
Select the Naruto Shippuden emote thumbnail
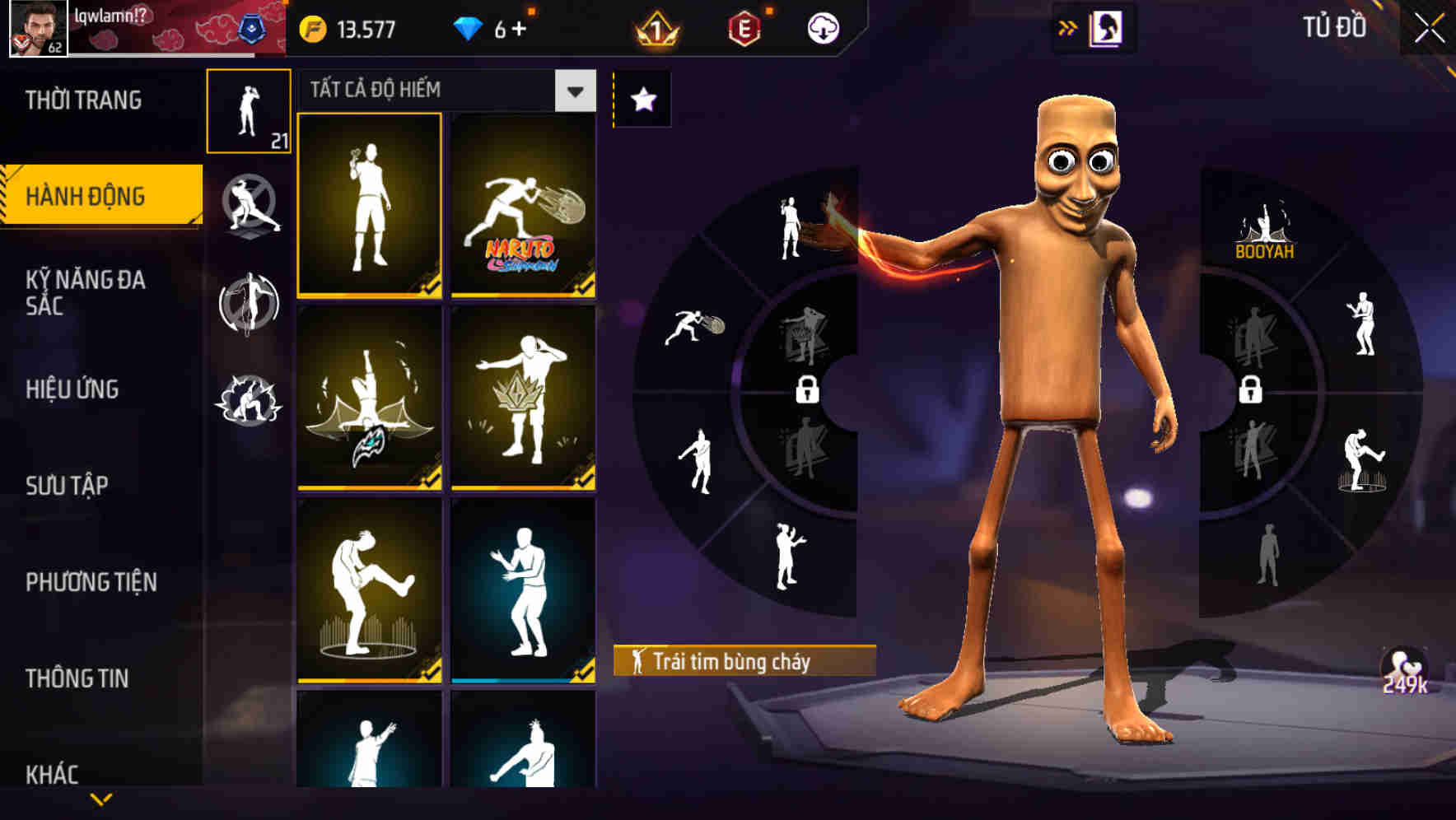click(522, 204)
